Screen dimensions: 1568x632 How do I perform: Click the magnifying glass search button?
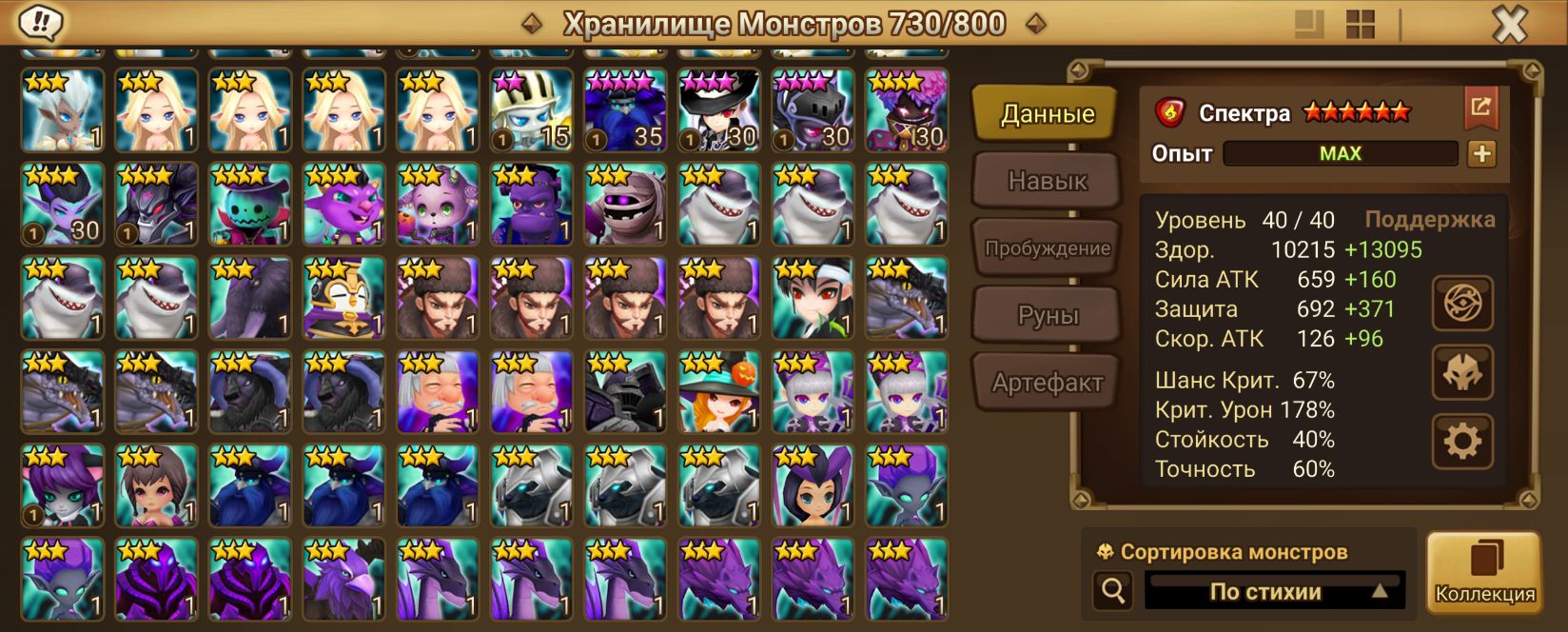point(1112,591)
